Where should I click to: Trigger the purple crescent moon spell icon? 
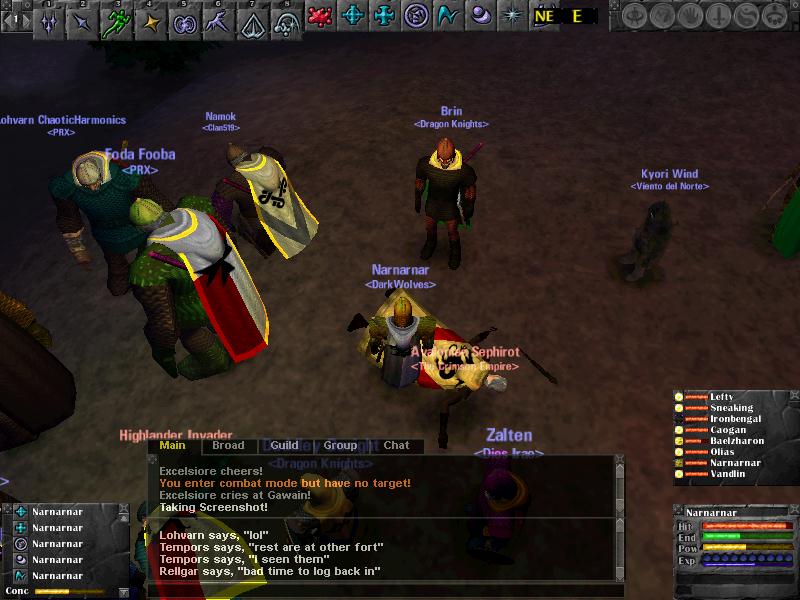pyautogui.click(x=482, y=16)
